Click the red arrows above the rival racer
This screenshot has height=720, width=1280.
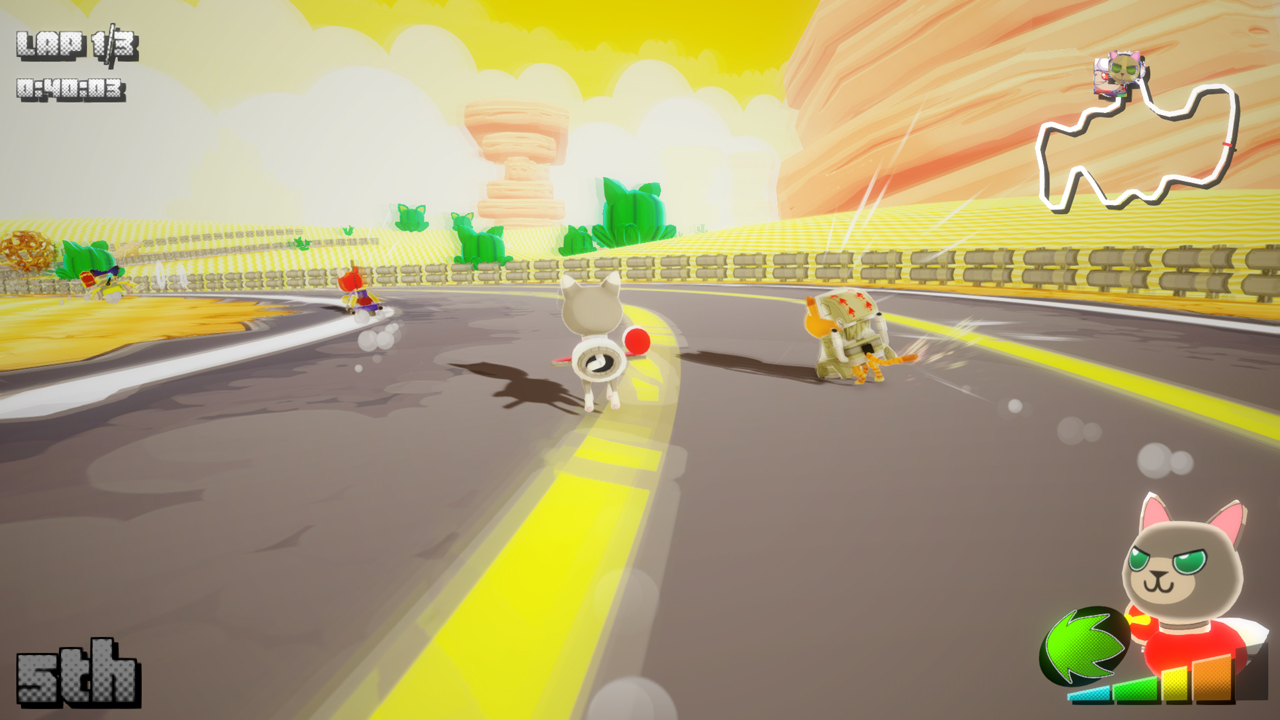(848, 300)
